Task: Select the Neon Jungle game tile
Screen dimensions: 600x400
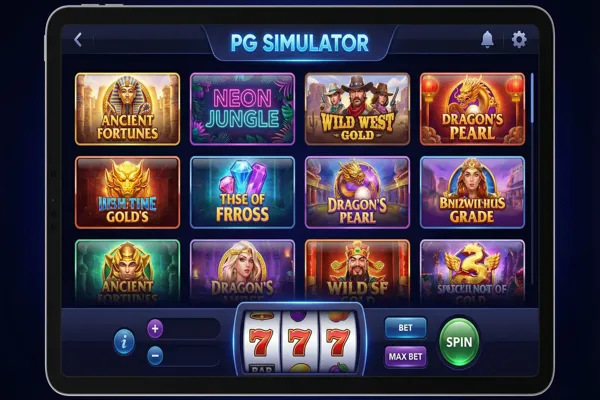Action: [x=242, y=109]
